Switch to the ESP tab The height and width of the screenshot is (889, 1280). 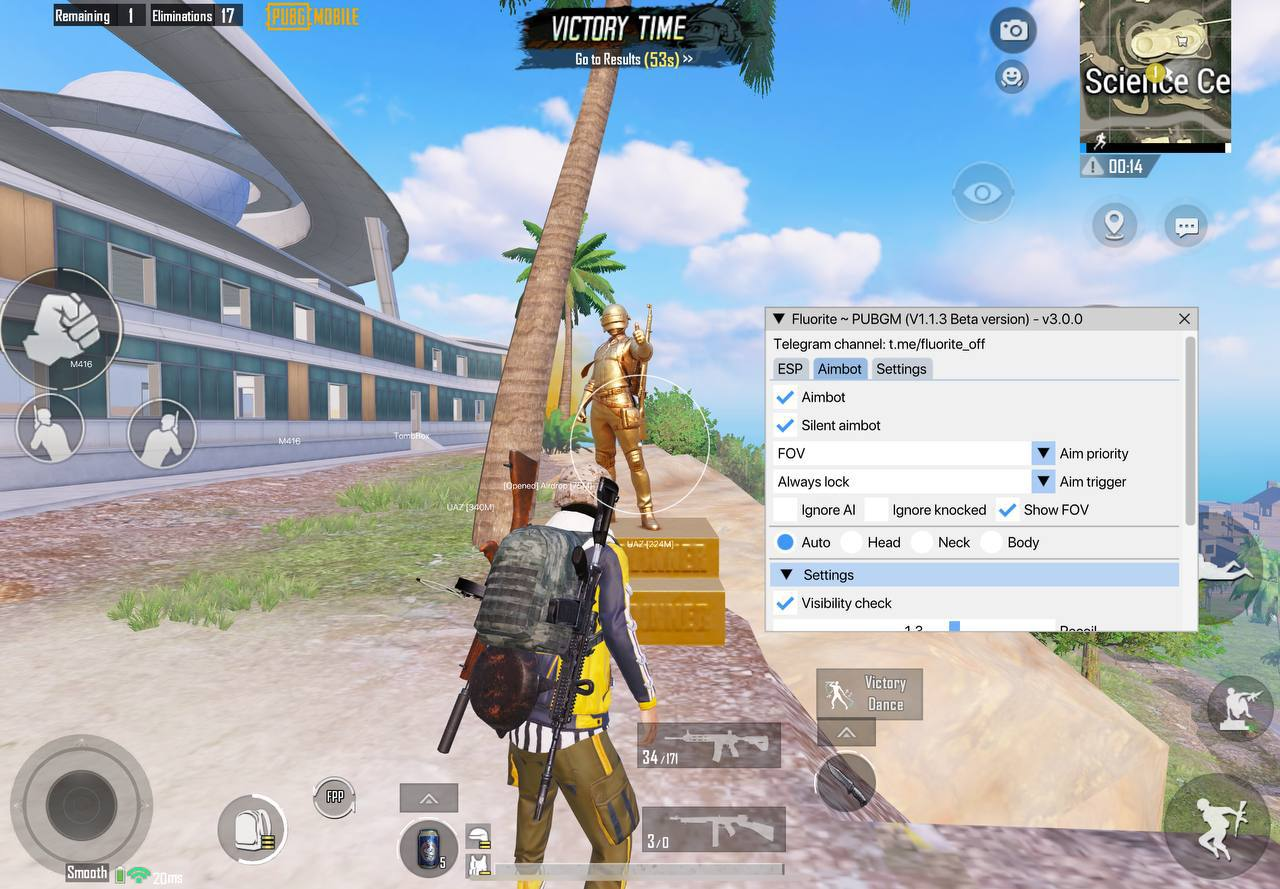click(x=790, y=369)
